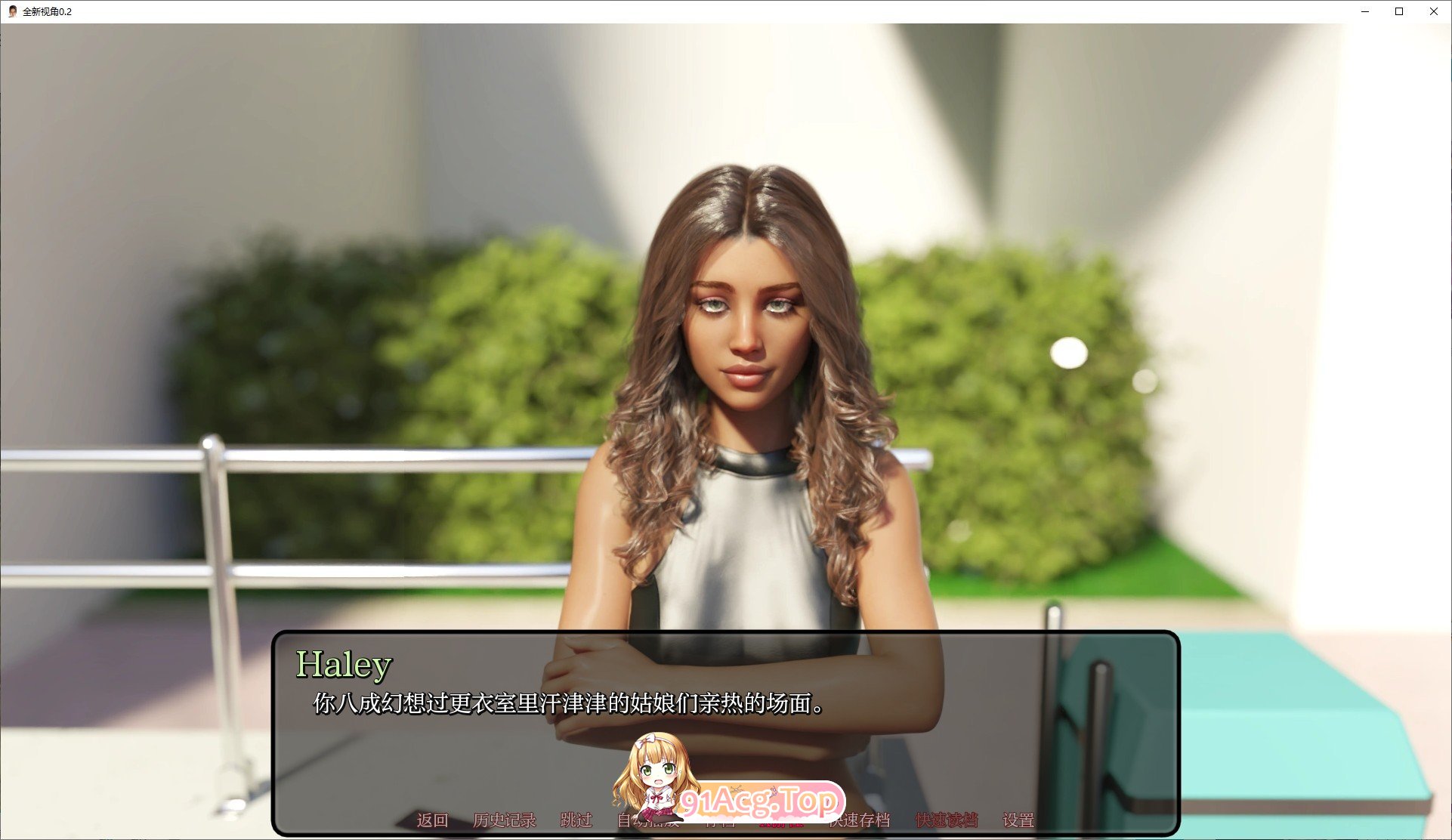Enable 跳过 skip mode
1452x840 pixels.
pyautogui.click(x=576, y=820)
